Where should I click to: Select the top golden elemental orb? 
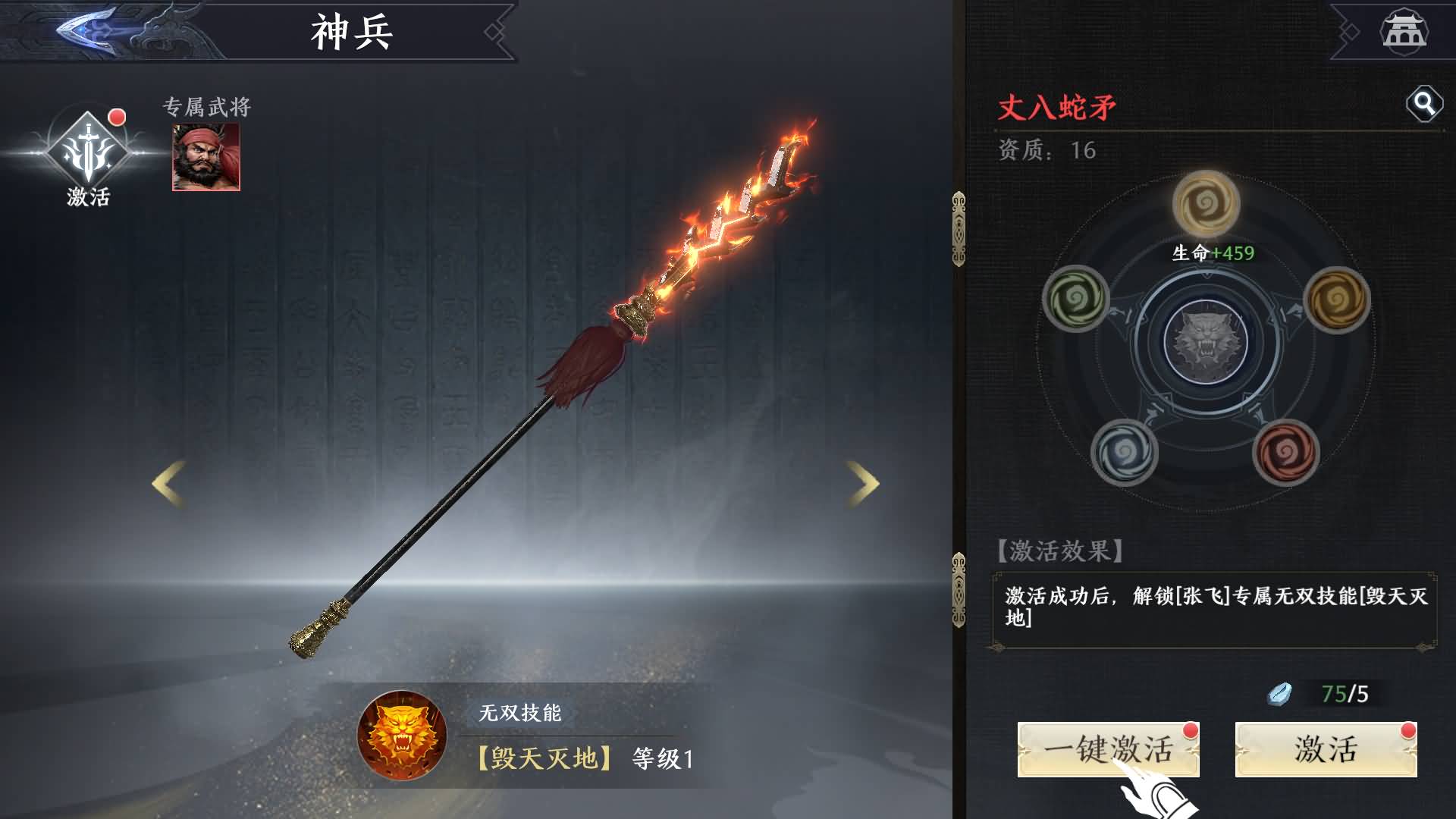[1206, 205]
